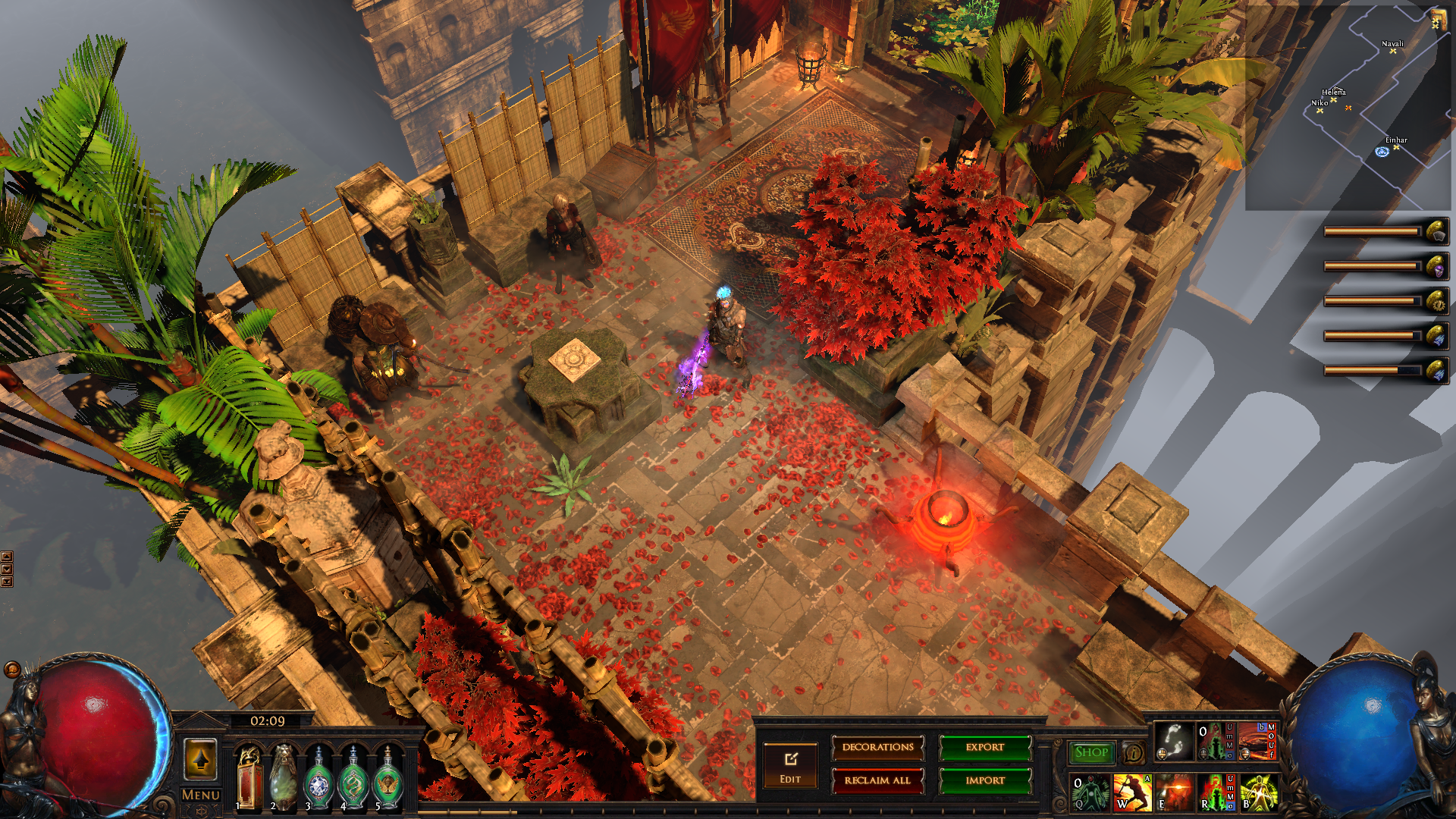Activate the hammer-swing skill bound to W

[x=1131, y=792]
